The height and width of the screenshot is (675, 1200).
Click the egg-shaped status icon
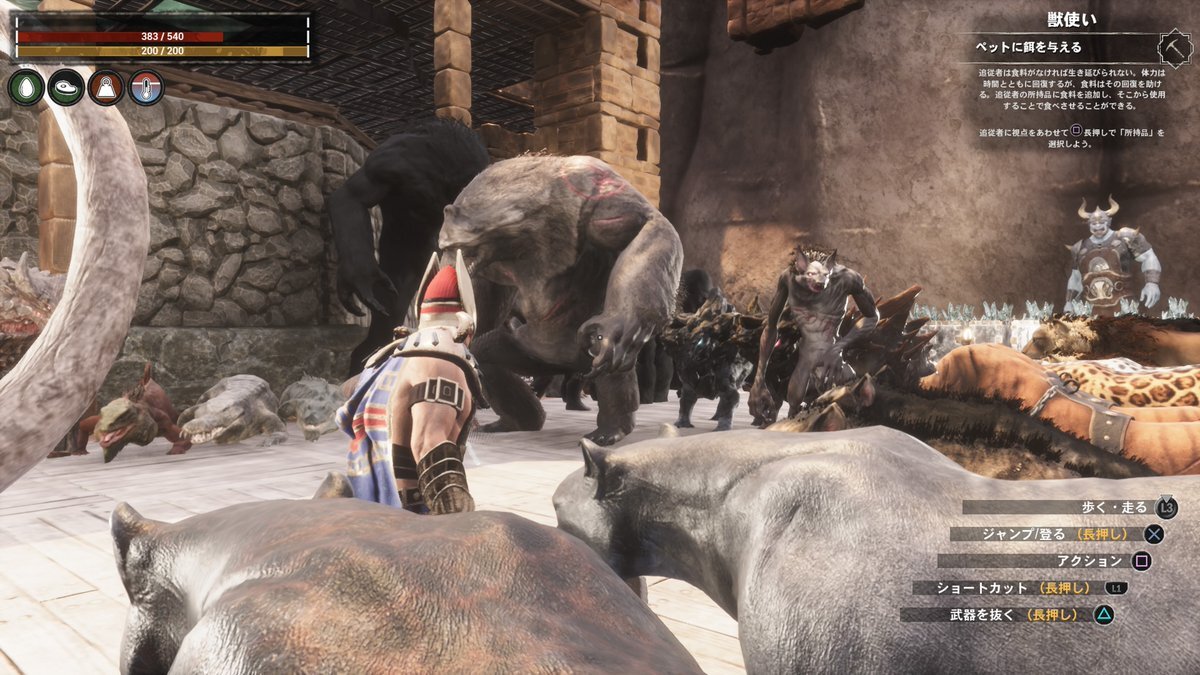(x=26, y=88)
